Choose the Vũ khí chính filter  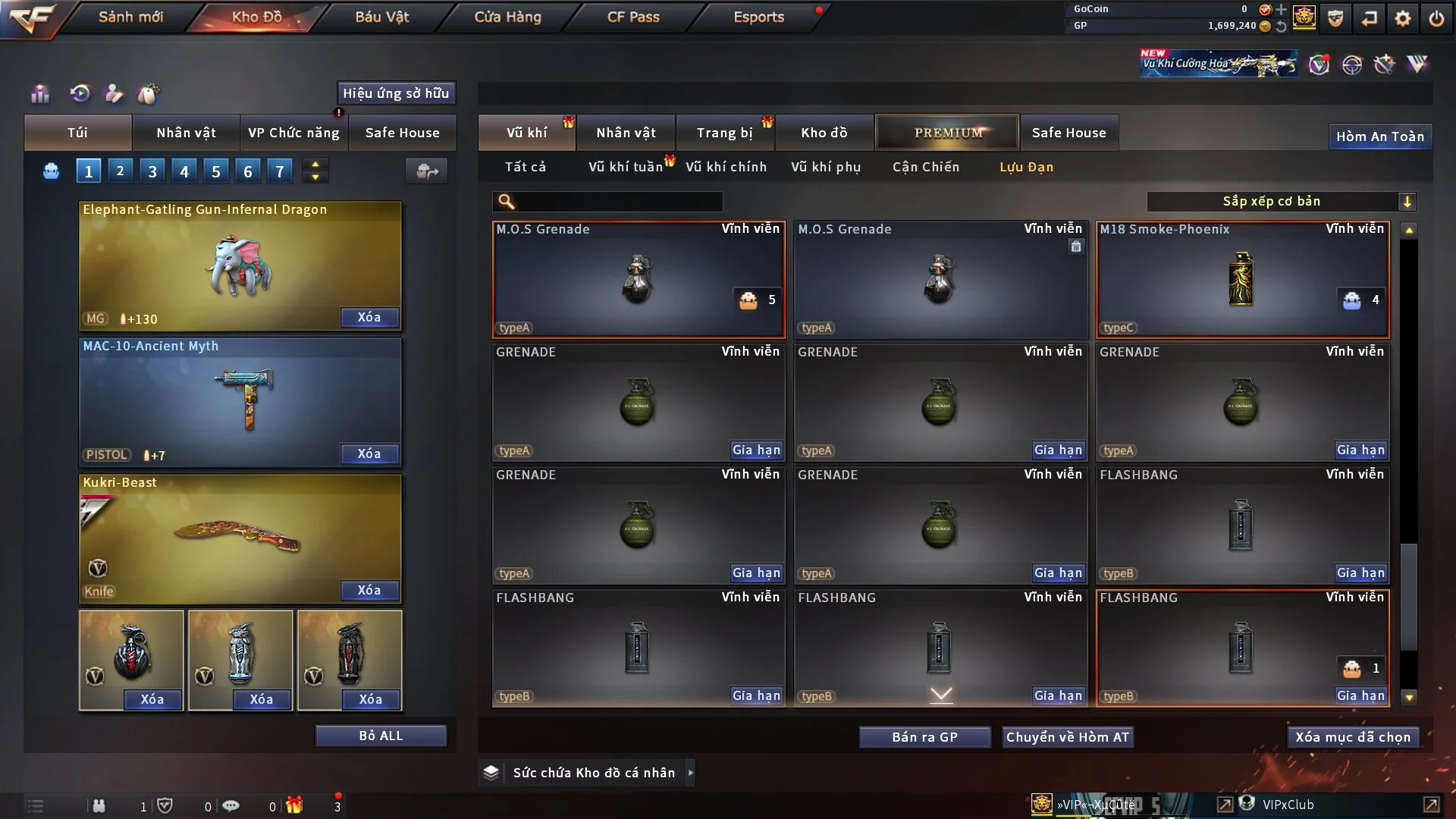point(726,167)
